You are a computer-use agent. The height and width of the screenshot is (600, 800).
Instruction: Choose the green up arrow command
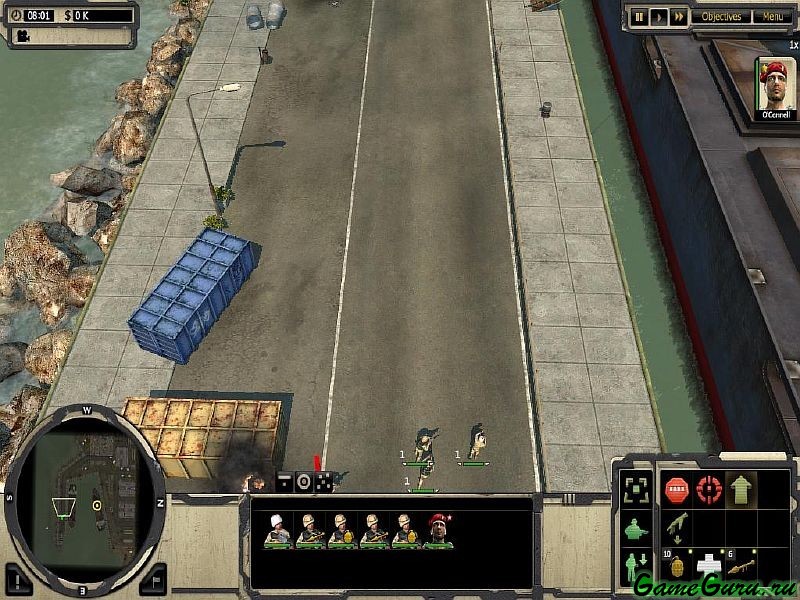point(741,490)
